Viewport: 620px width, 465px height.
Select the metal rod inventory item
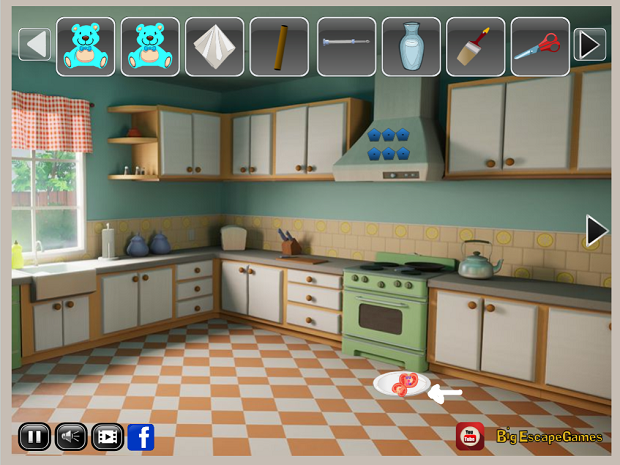point(345,46)
